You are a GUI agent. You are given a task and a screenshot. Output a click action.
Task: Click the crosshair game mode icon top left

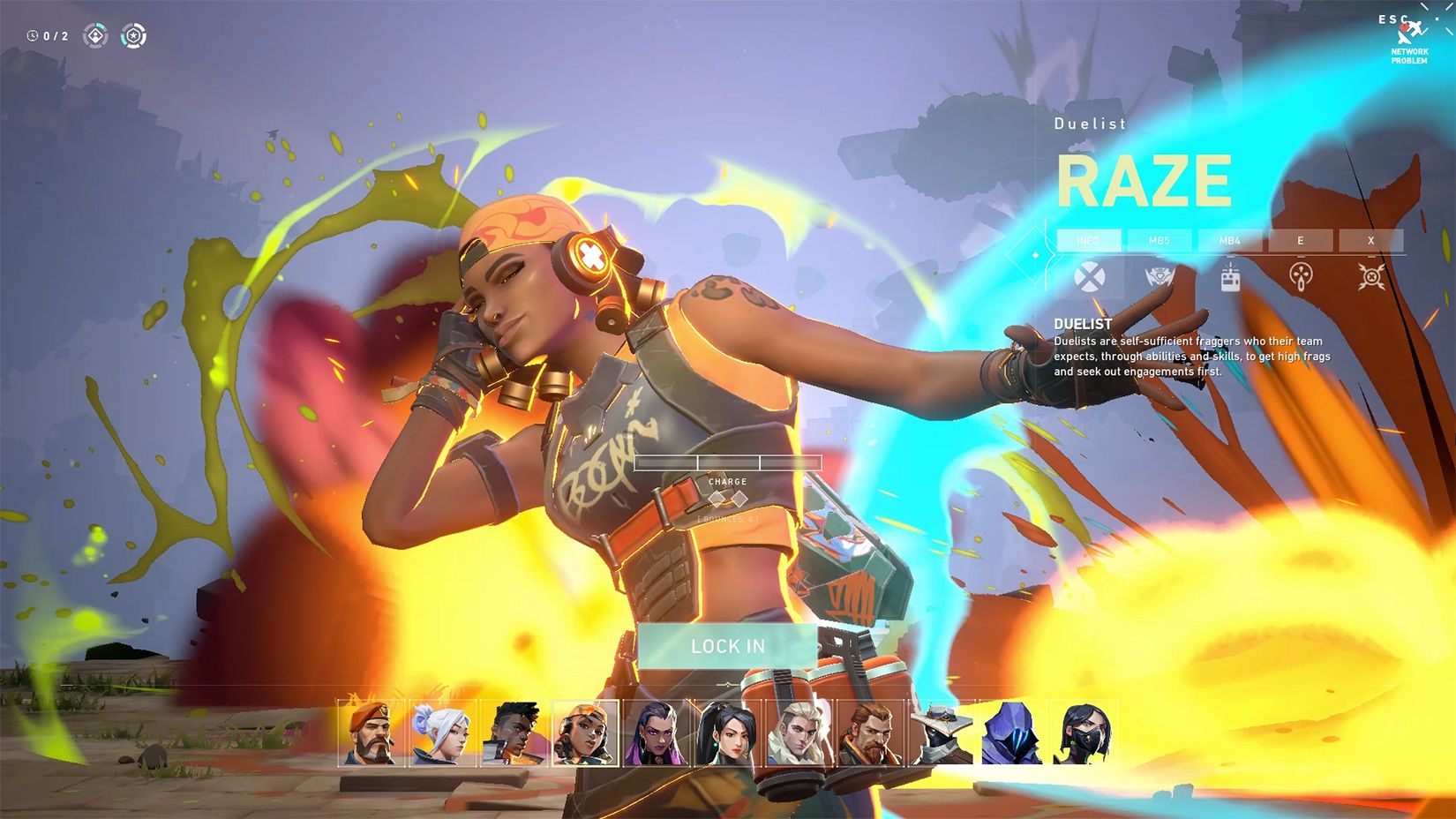click(x=135, y=35)
